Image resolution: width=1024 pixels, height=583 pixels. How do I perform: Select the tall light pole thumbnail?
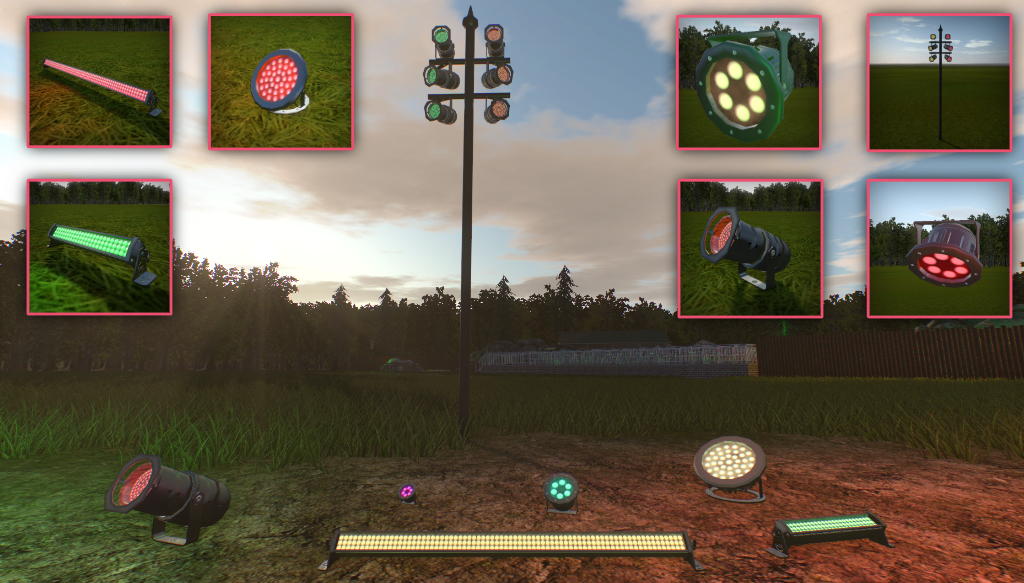pyautogui.click(x=939, y=82)
